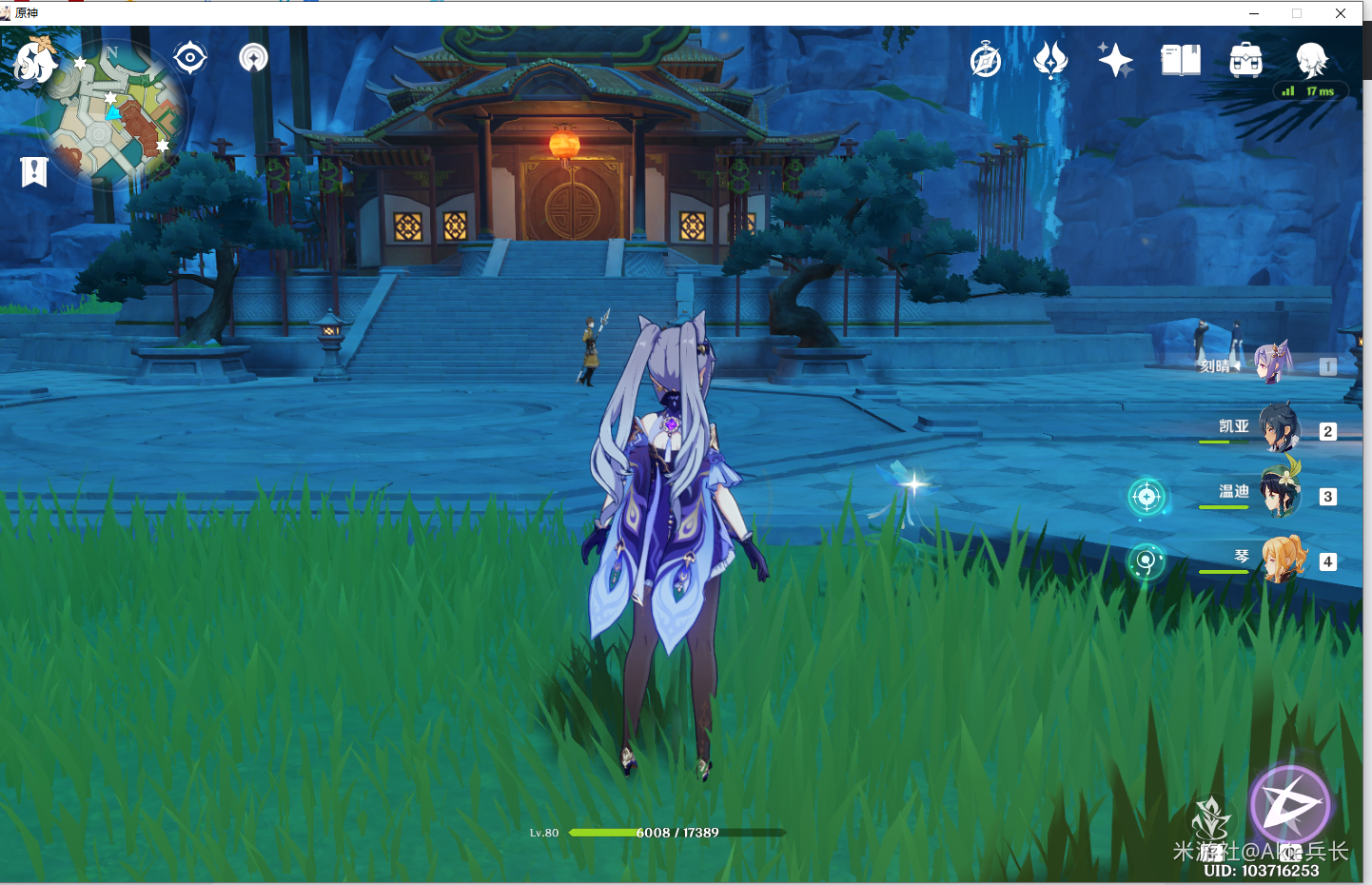Image resolution: width=1372 pixels, height=885 pixels.
Task: Minimize the game window
Action: click(x=1254, y=13)
